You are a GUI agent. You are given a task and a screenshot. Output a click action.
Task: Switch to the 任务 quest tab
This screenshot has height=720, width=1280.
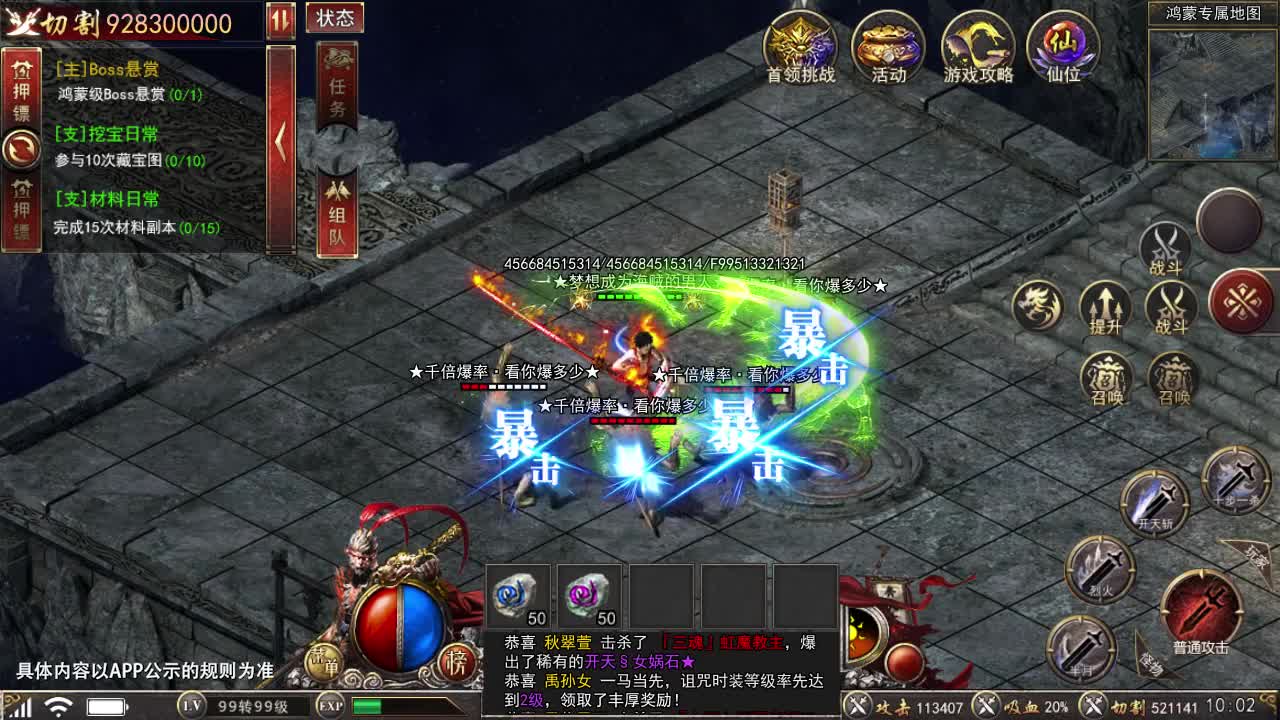337,87
